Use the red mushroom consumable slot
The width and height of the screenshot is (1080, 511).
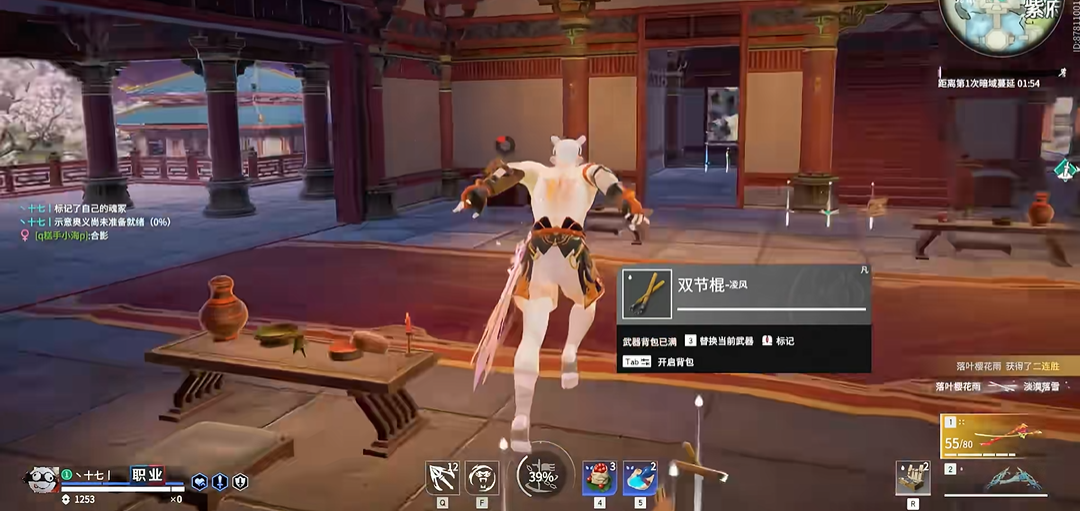(600, 477)
